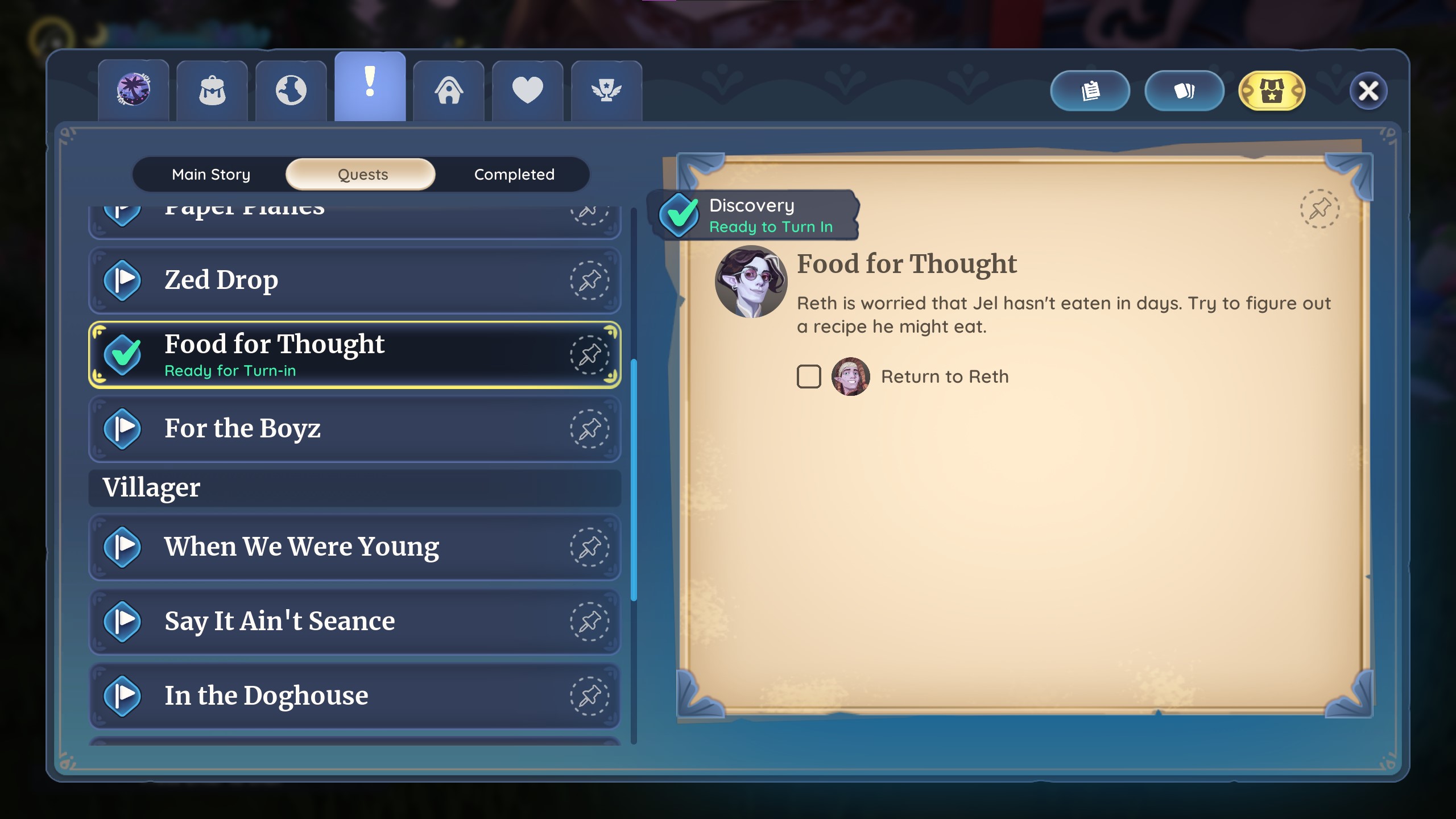Open the achievements trophy tab

tap(606, 90)
